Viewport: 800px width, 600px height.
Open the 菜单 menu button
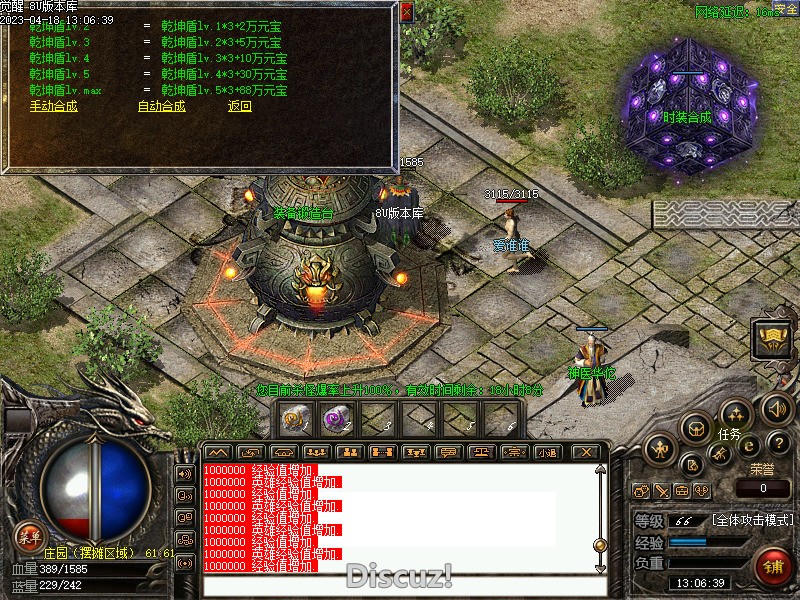[x=29, y=535]
